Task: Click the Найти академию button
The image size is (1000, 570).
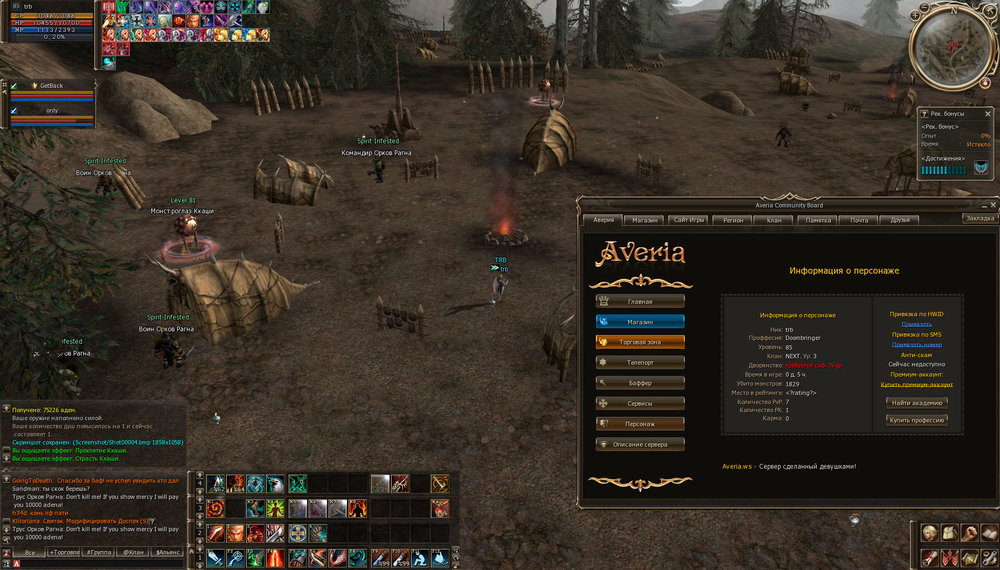Action: coord(917,402)
